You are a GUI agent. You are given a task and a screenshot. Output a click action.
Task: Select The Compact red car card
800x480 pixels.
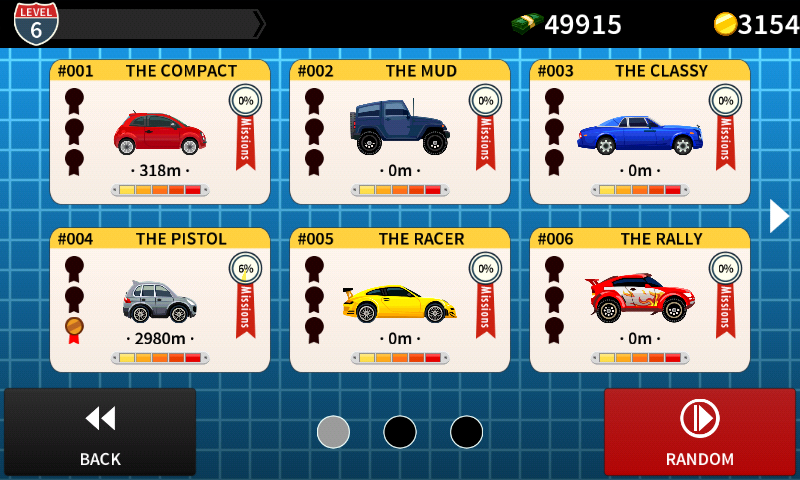[160, 132]
